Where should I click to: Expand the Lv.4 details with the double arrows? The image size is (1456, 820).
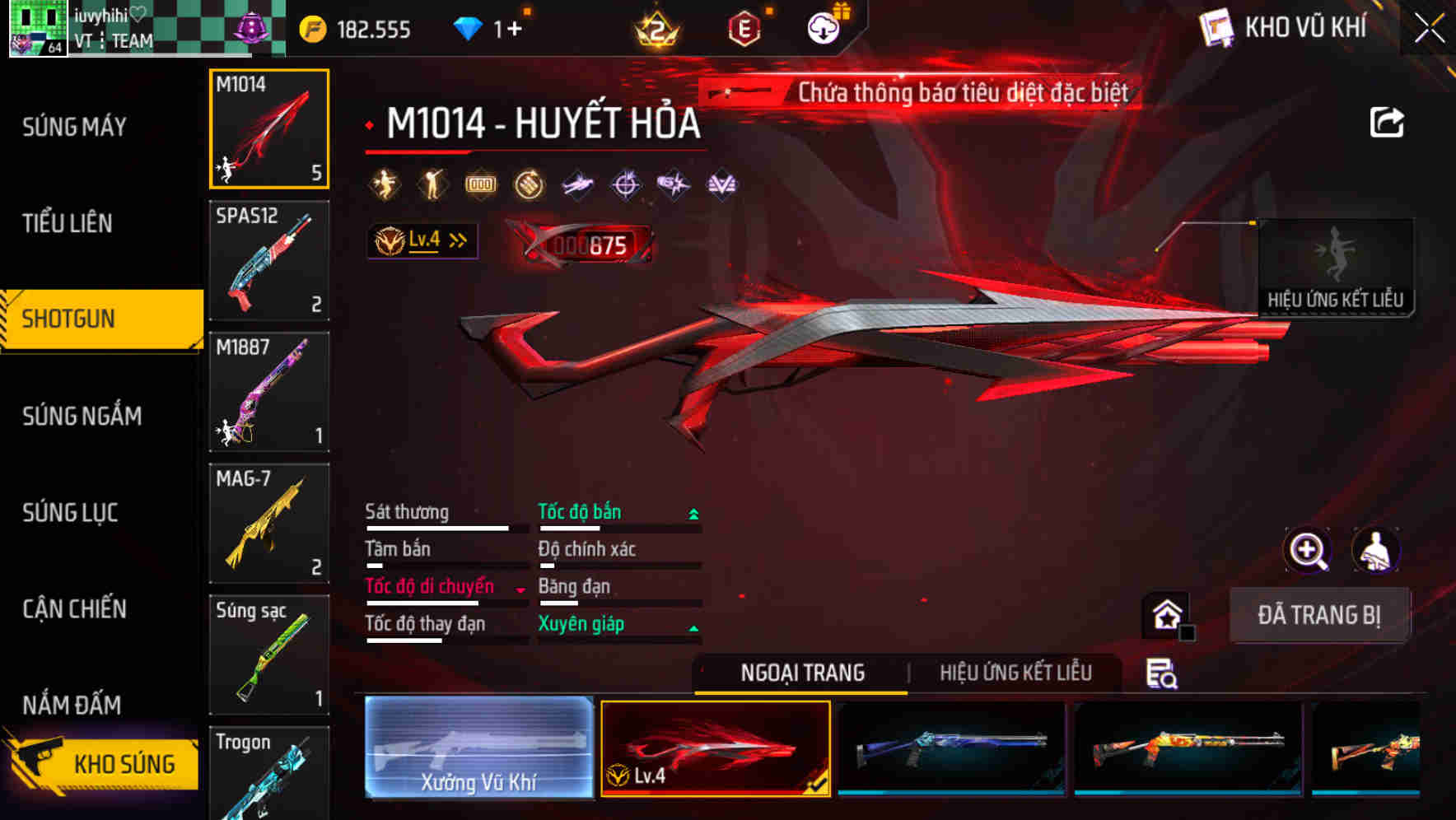pyautogui.click(x=458, y=240)
